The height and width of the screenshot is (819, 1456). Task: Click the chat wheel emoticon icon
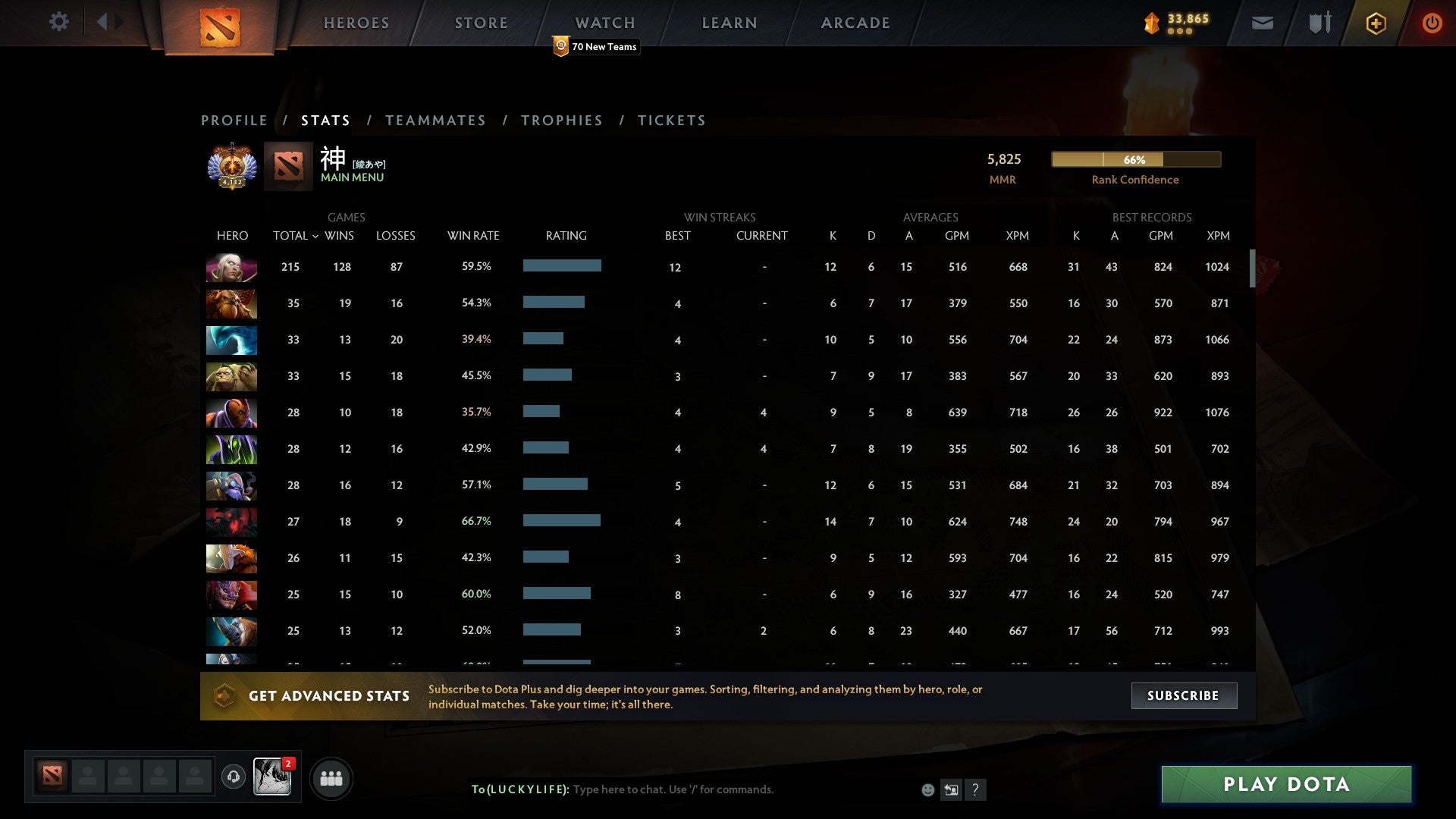coord(927,789)
